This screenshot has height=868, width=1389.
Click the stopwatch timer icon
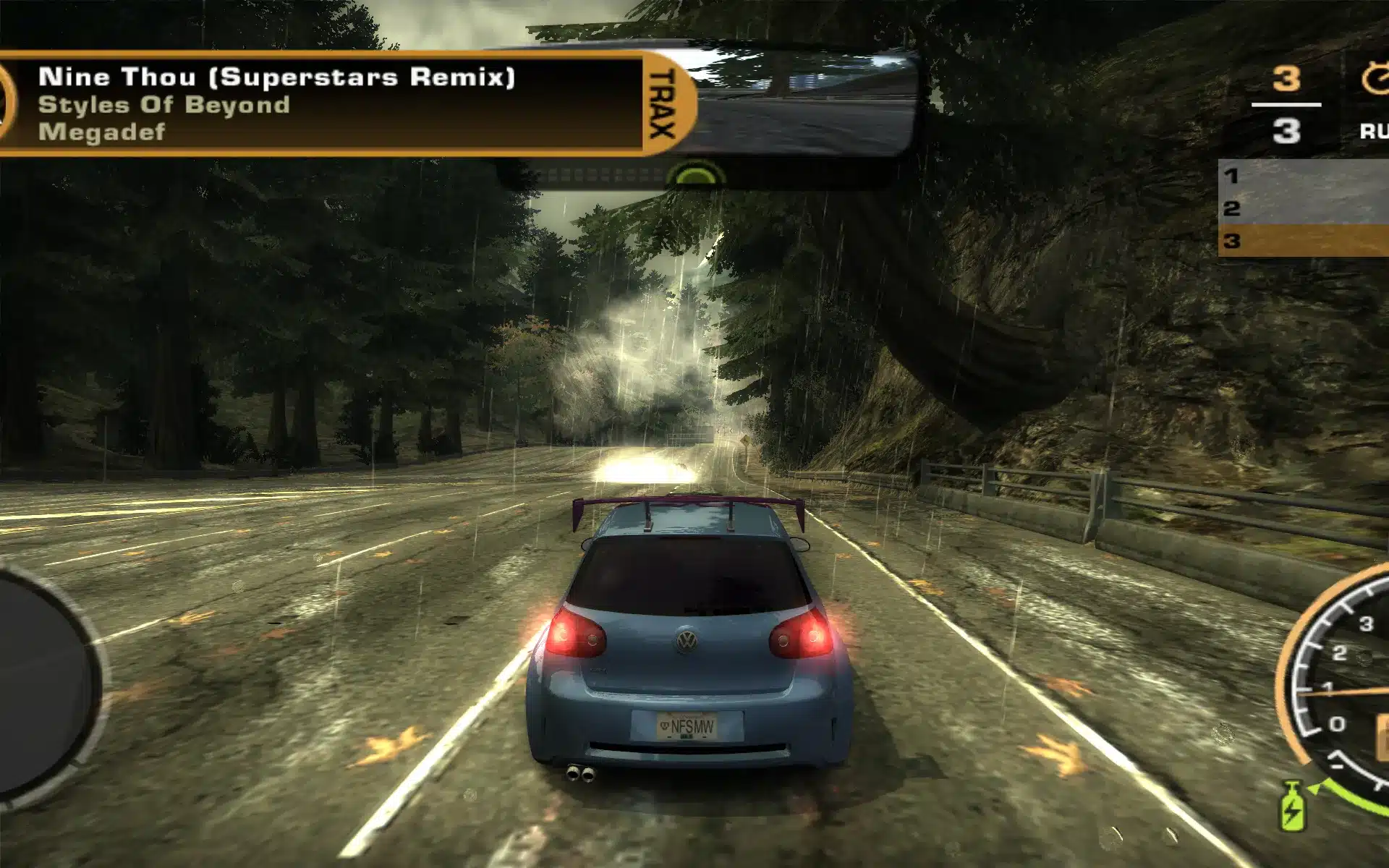[x=1375, y=78]
